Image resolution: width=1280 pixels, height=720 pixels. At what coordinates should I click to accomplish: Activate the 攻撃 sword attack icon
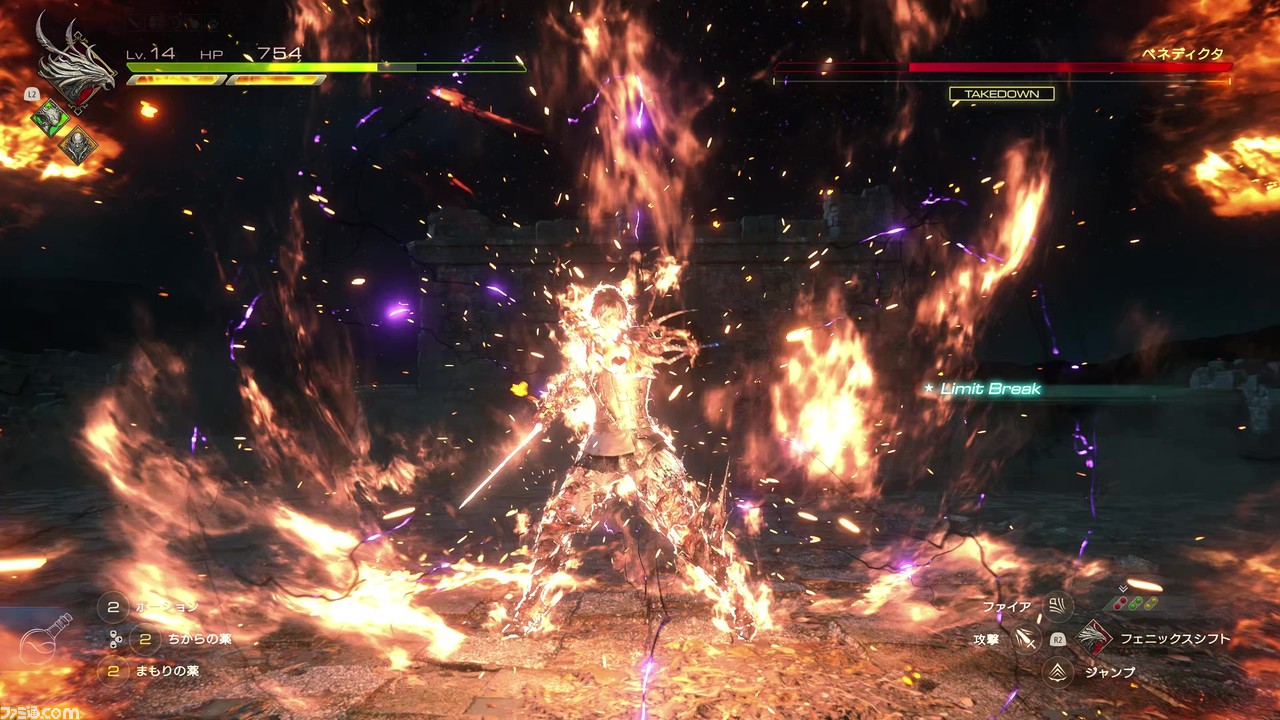coord(1026,638)
